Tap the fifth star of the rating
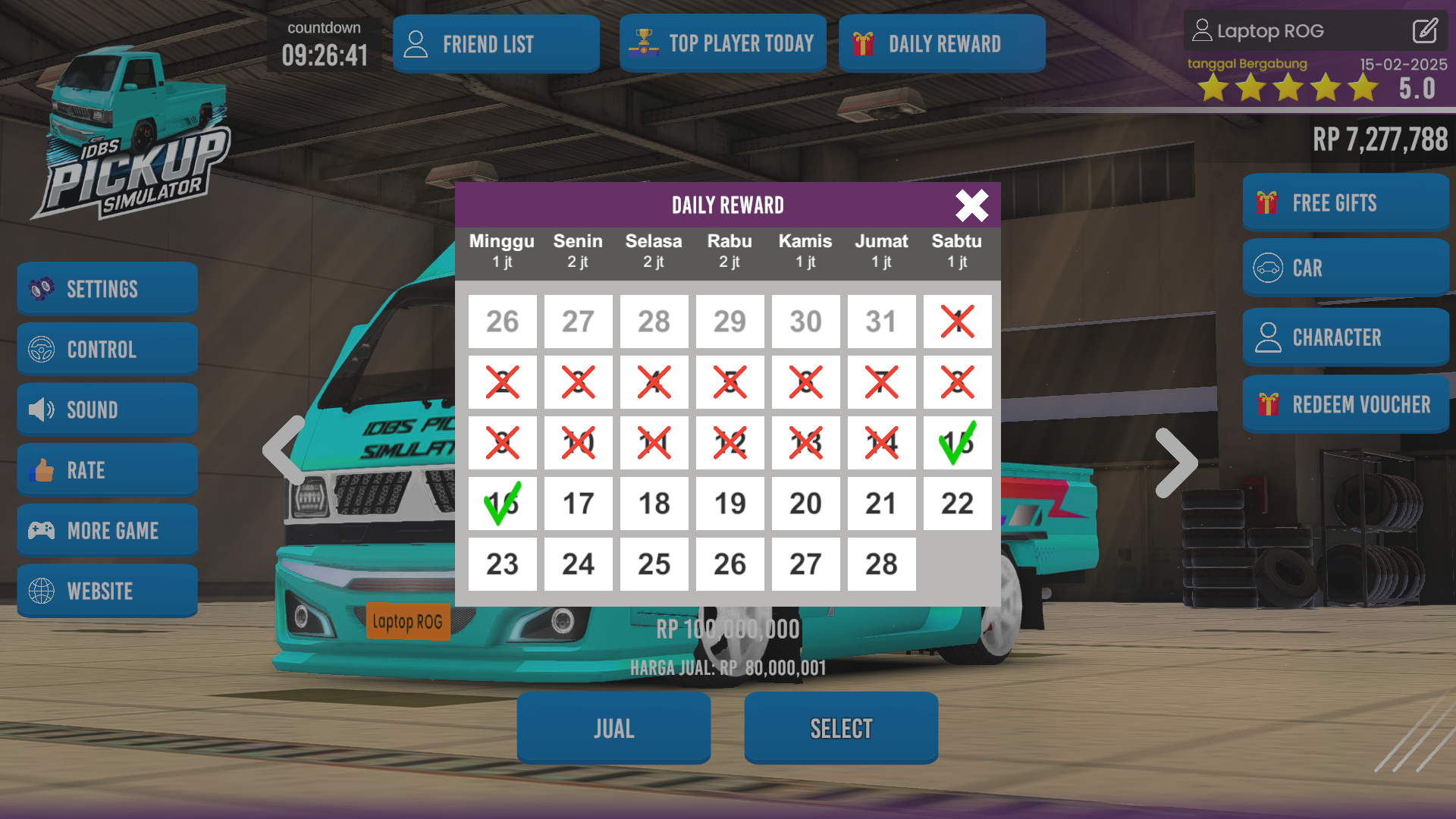The image size is (1456, 819). click(1363, 88)
